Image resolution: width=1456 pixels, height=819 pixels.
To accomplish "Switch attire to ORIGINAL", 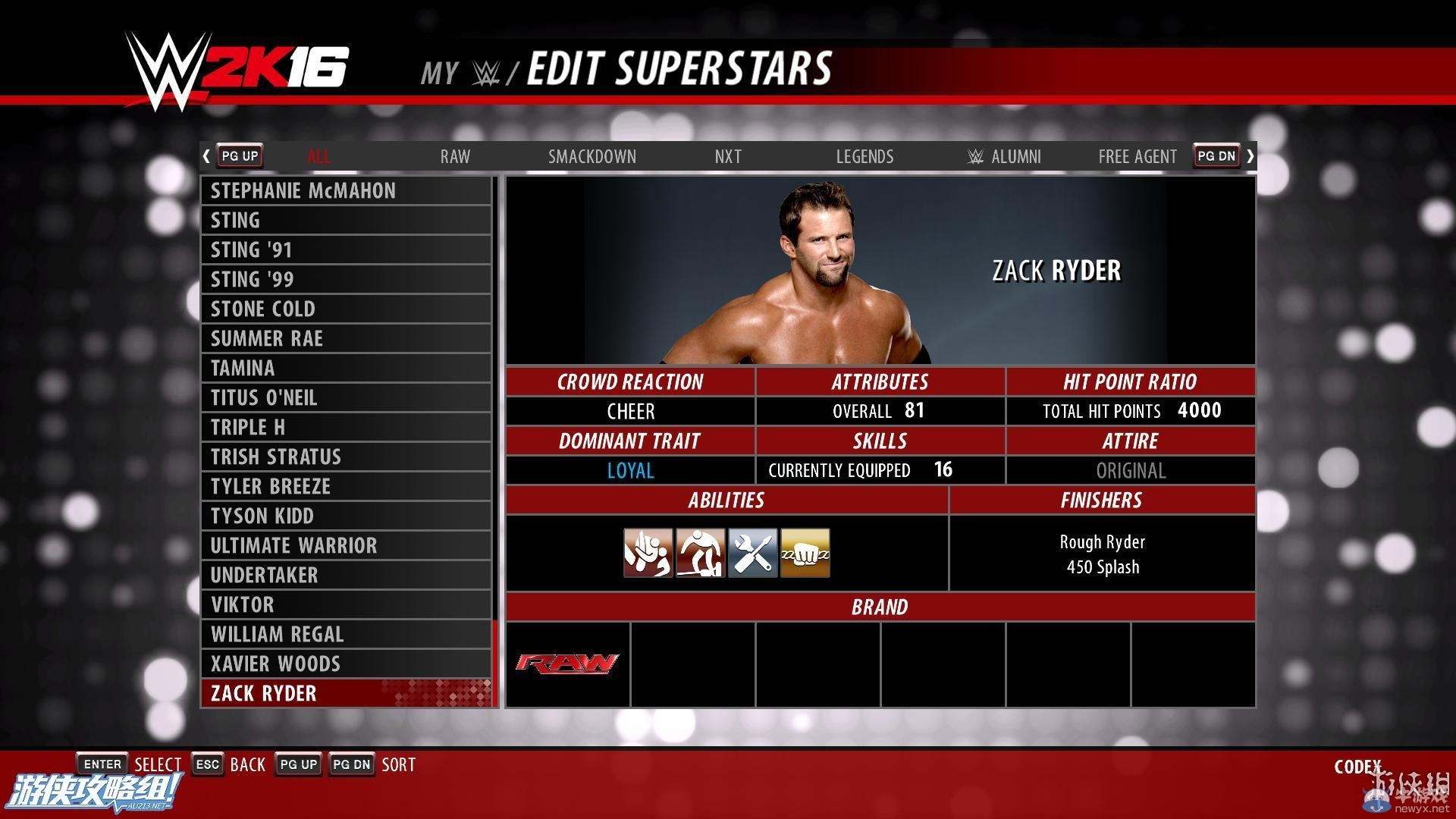I will [x=1131, y=470].
